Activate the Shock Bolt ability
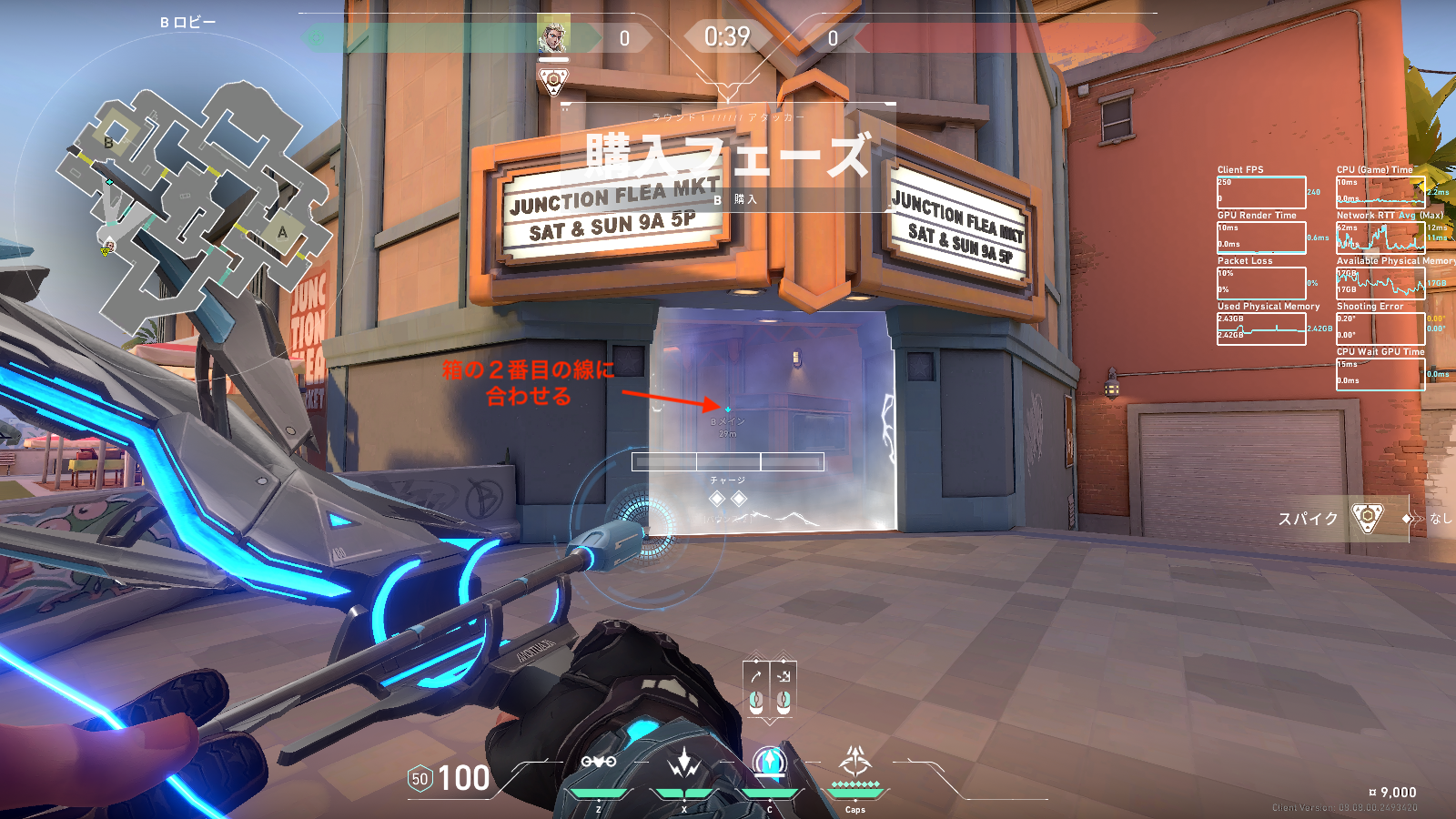This screenshot has height=819, width=1456. coord(683,763)
